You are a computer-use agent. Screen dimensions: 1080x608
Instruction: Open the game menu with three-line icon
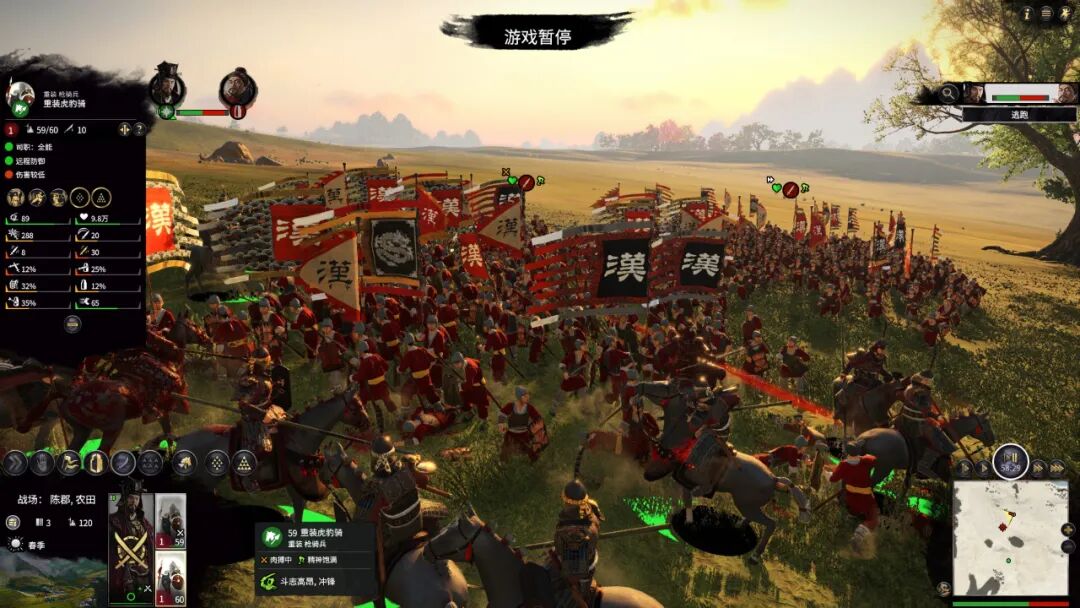coord(1046,13)
